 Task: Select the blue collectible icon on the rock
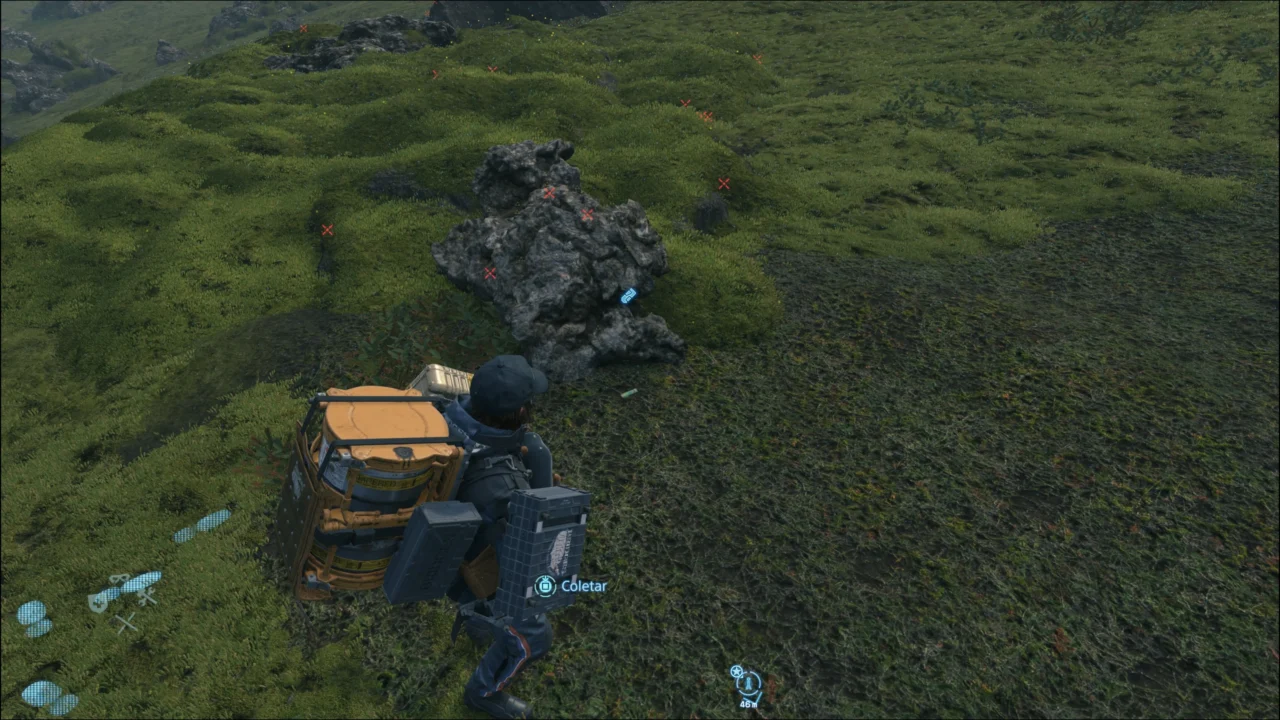[628, 296]
